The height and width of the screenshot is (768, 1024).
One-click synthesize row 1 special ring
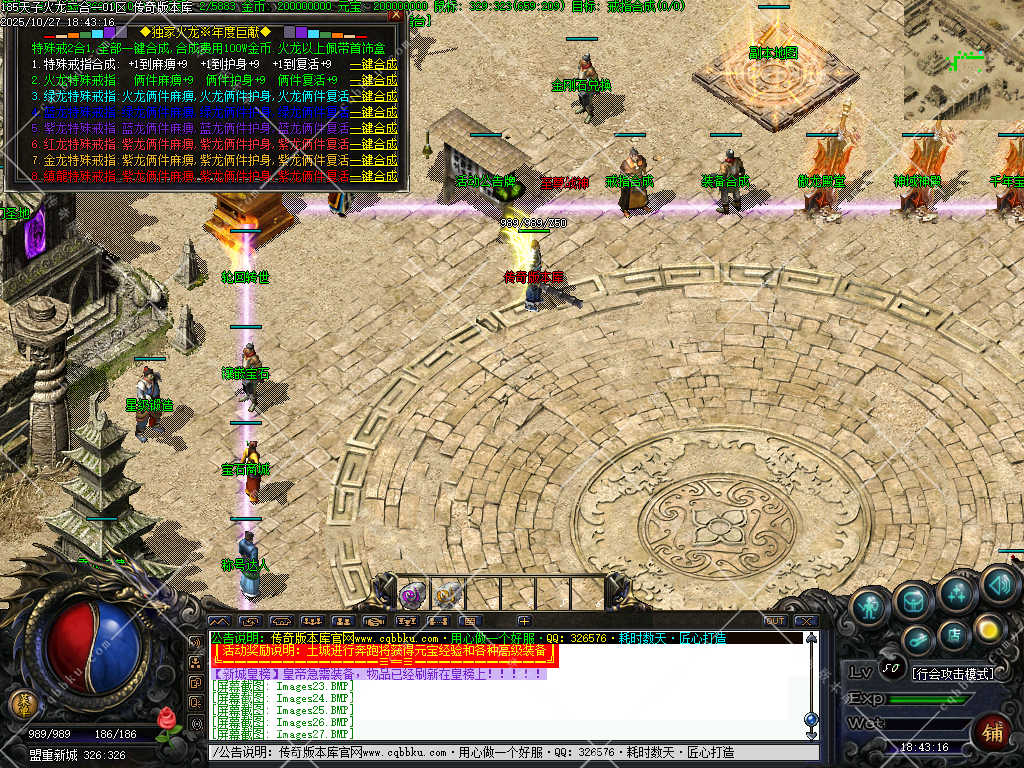click(374, 64)
